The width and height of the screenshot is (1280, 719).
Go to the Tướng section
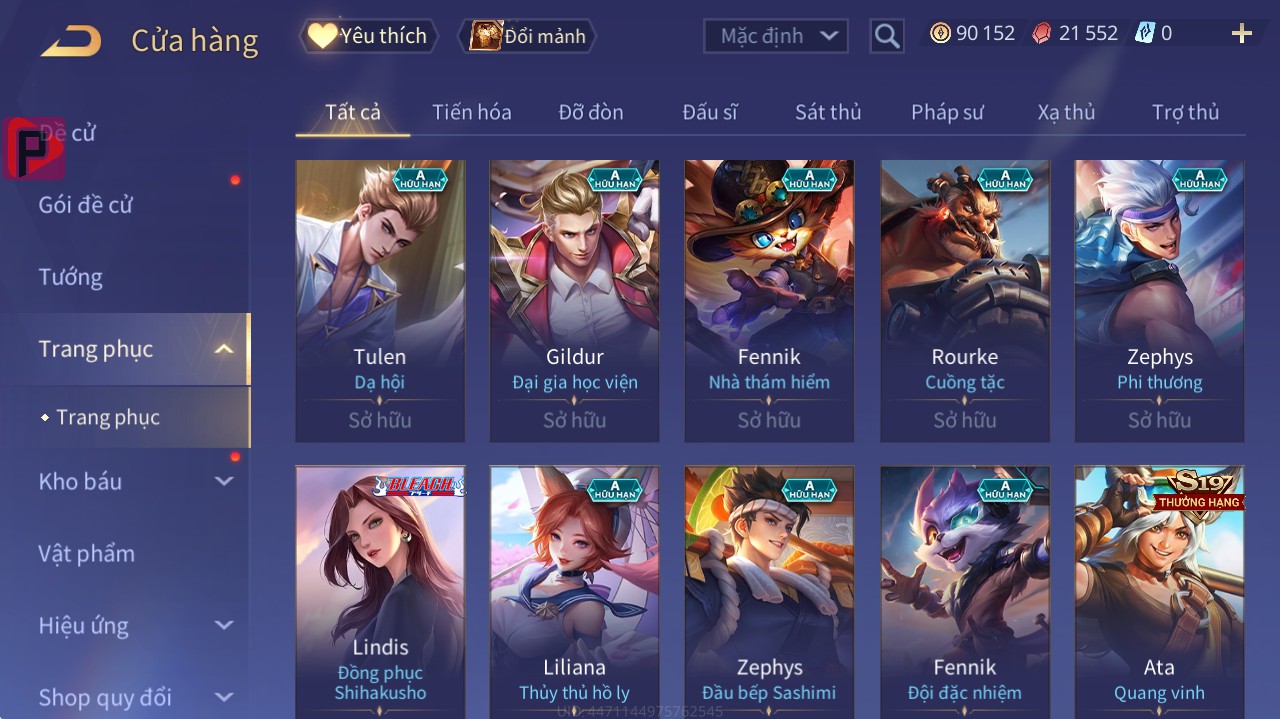71,277
